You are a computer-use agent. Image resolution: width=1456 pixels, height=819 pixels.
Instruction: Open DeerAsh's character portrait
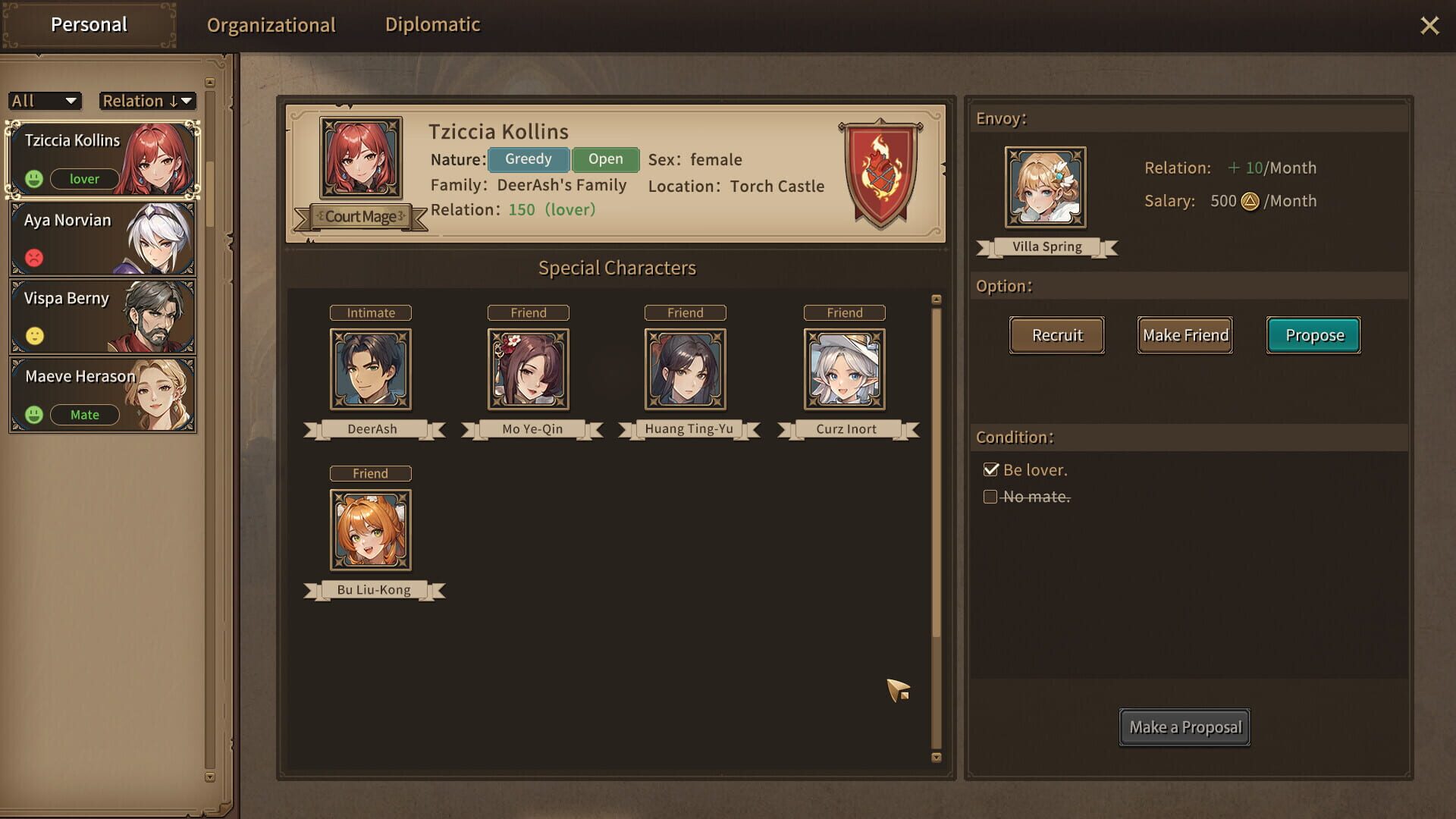tap(371, 369)
